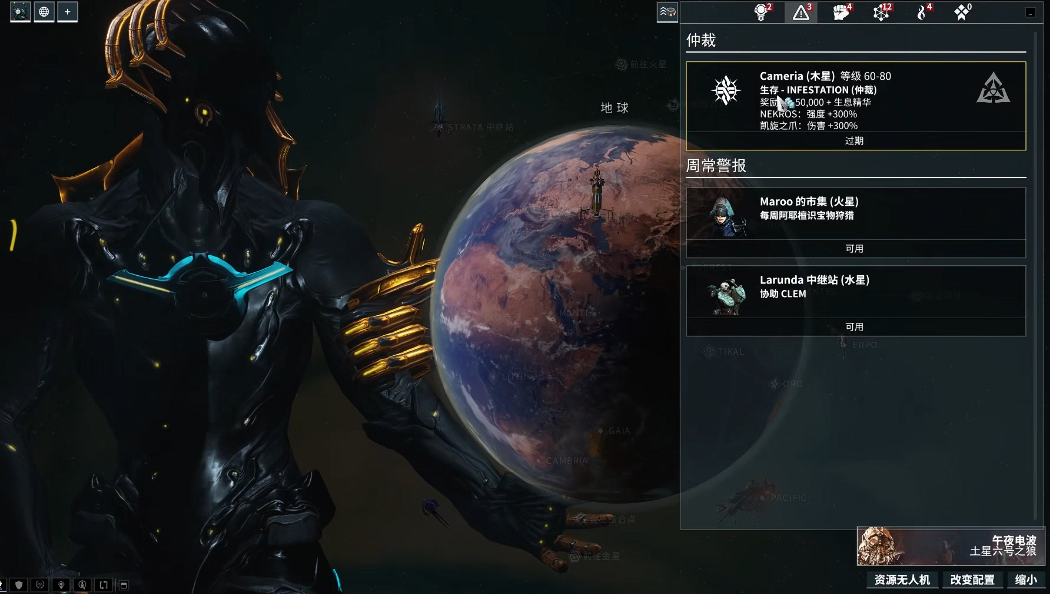
Task: Toggle the navigation overlay icon beside panel
Action: click(667, 12)
